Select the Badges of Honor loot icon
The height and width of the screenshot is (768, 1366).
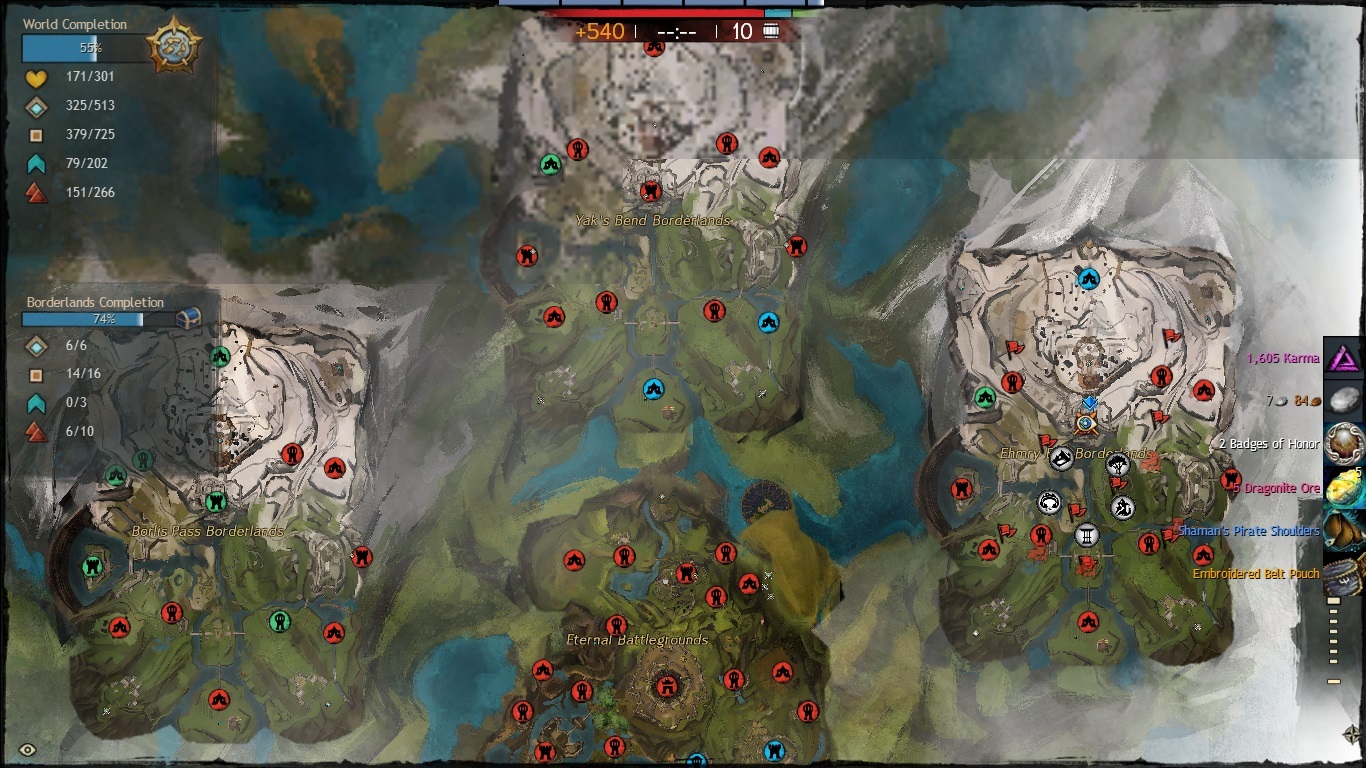(1345, 443)
